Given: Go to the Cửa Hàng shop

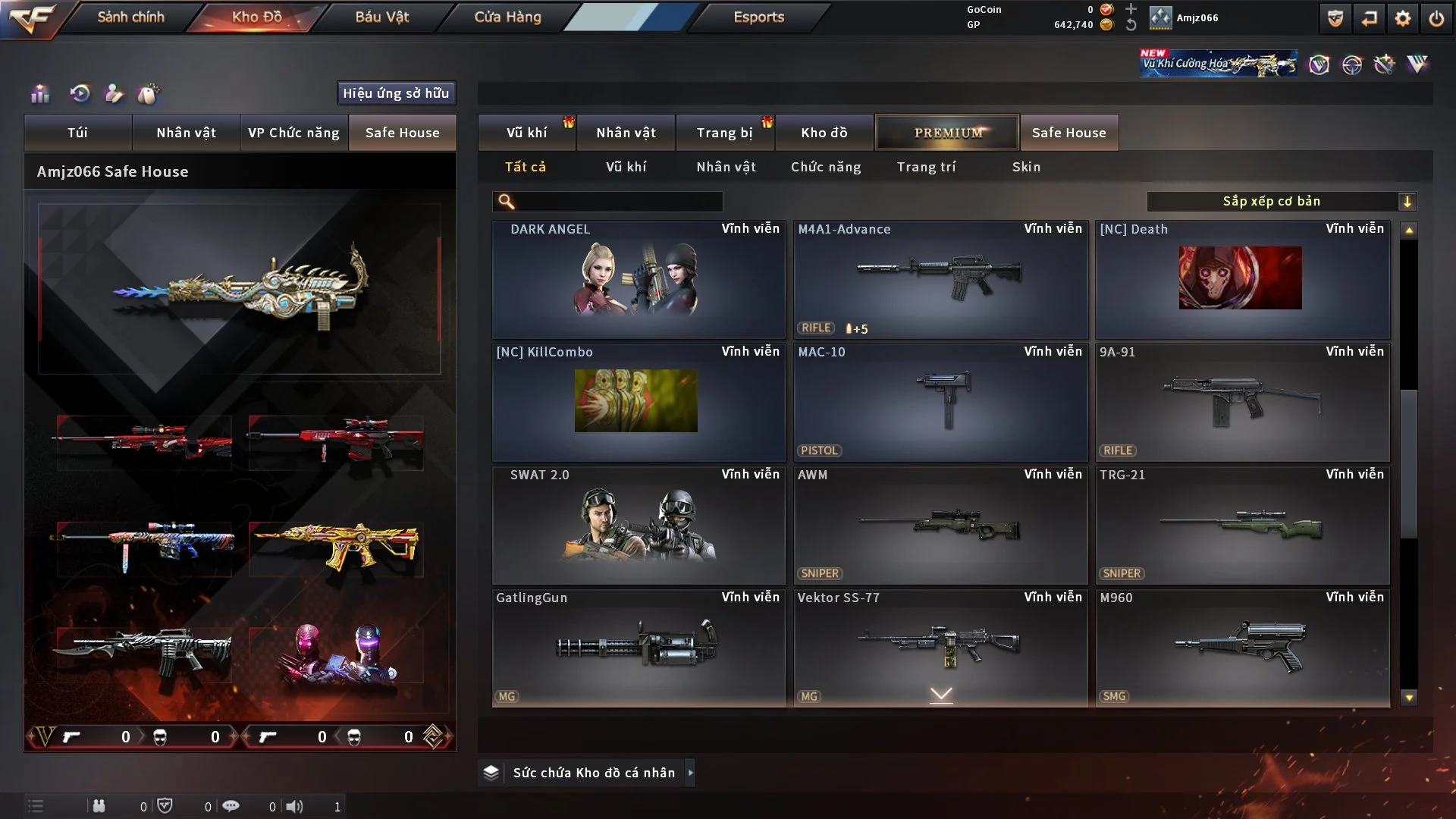Looking at the screenshot, I should coord(507,17).
